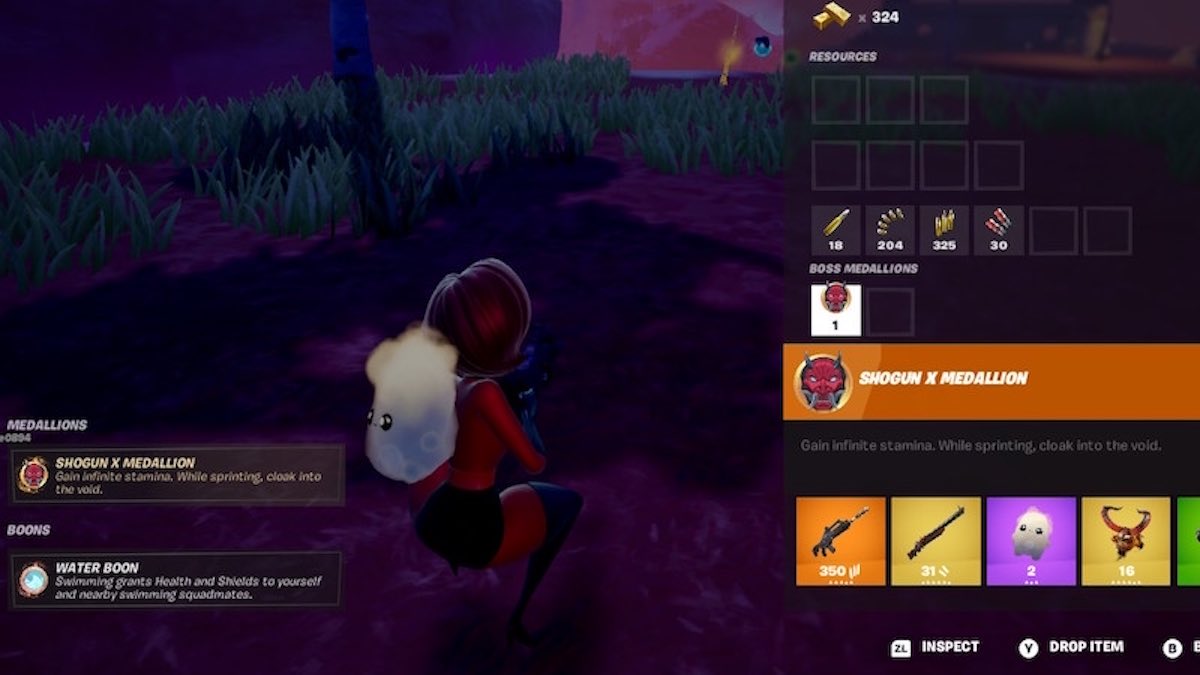
Task: Select the Shogun X medallion slot
Action: coord(835,309)
